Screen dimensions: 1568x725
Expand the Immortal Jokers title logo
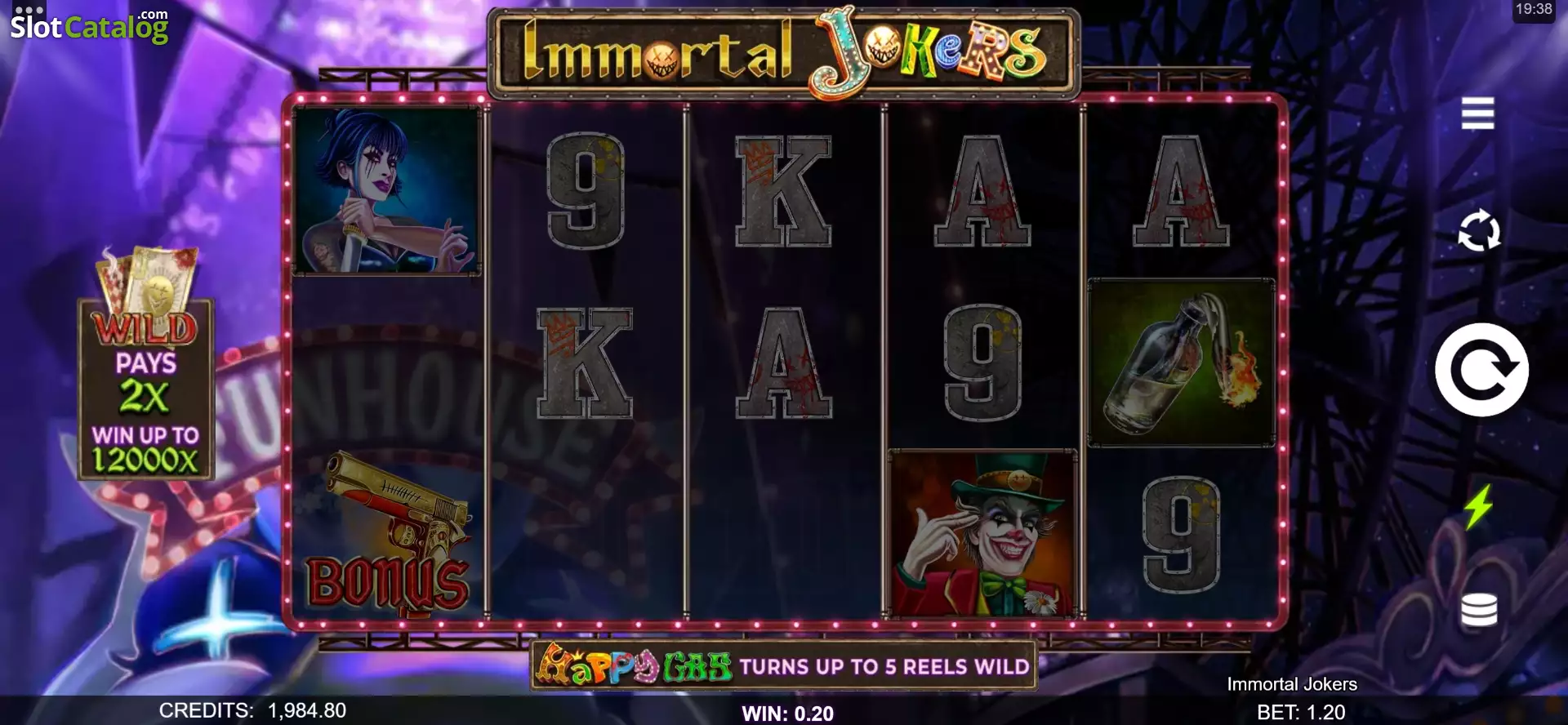(784, 51)
